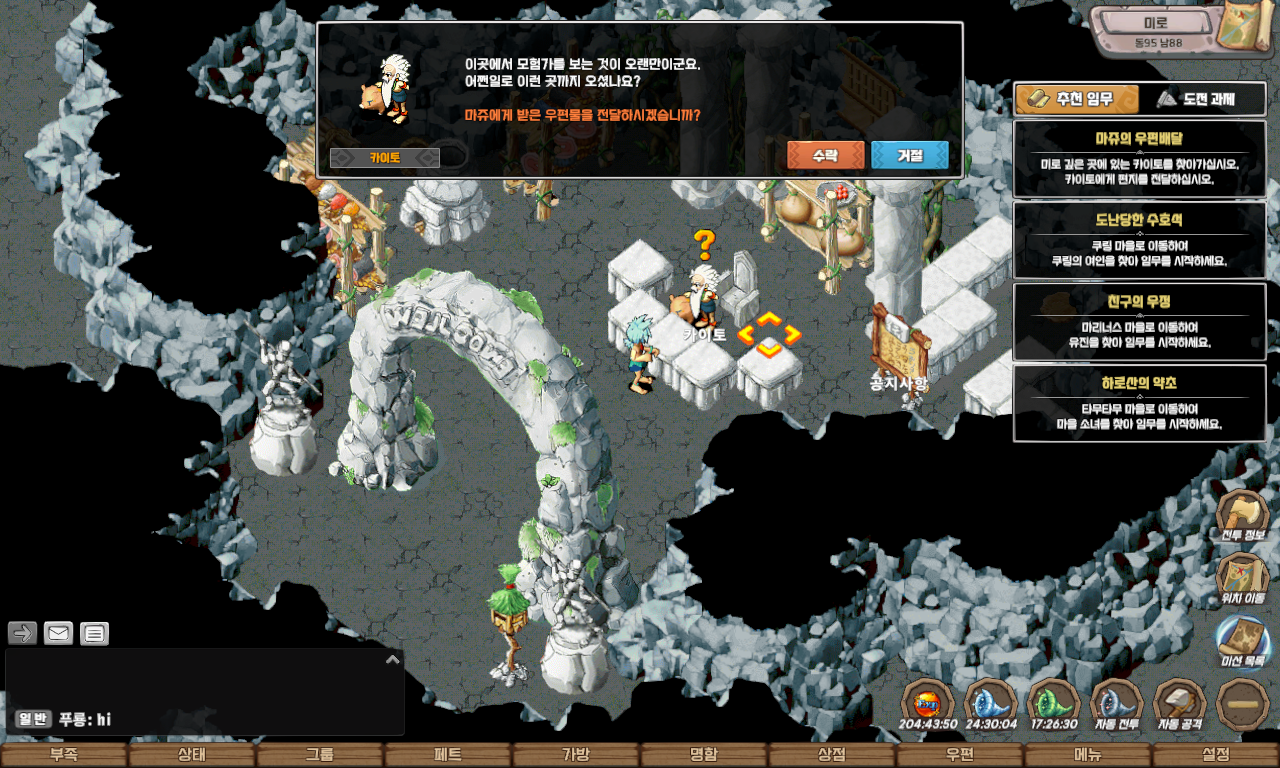Viewport: 1280px width, 768px height.
Task: Open the 상점 shop menu
Action: coord(832,755)
